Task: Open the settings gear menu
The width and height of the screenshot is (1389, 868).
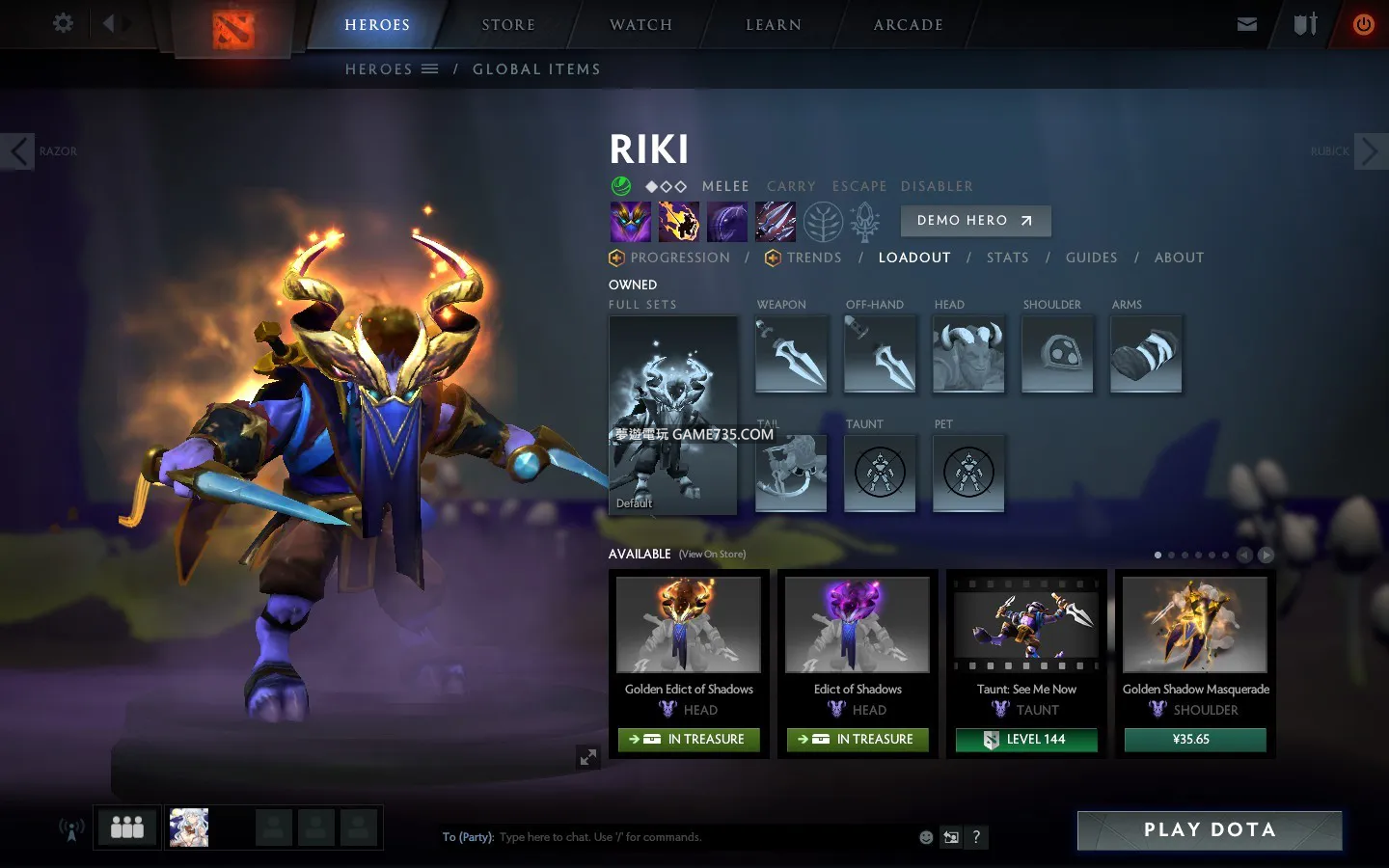Action: pyautogui.click(x=63, y=23)
